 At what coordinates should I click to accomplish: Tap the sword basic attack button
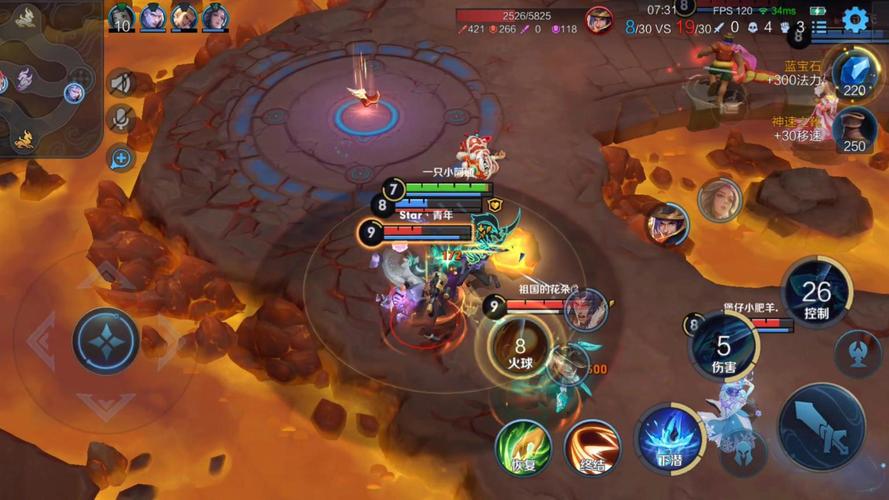(822, 427)
